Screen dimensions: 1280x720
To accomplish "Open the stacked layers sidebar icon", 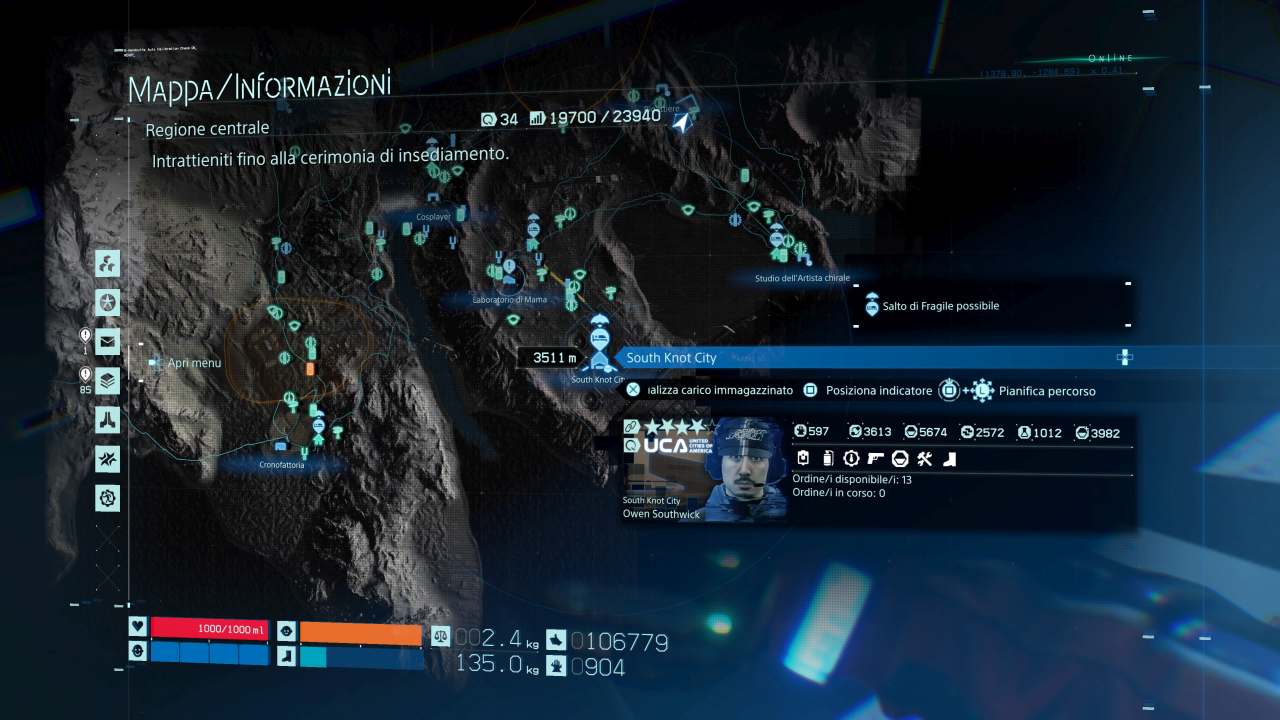I will pyautogui.click(x=108, y=381).
